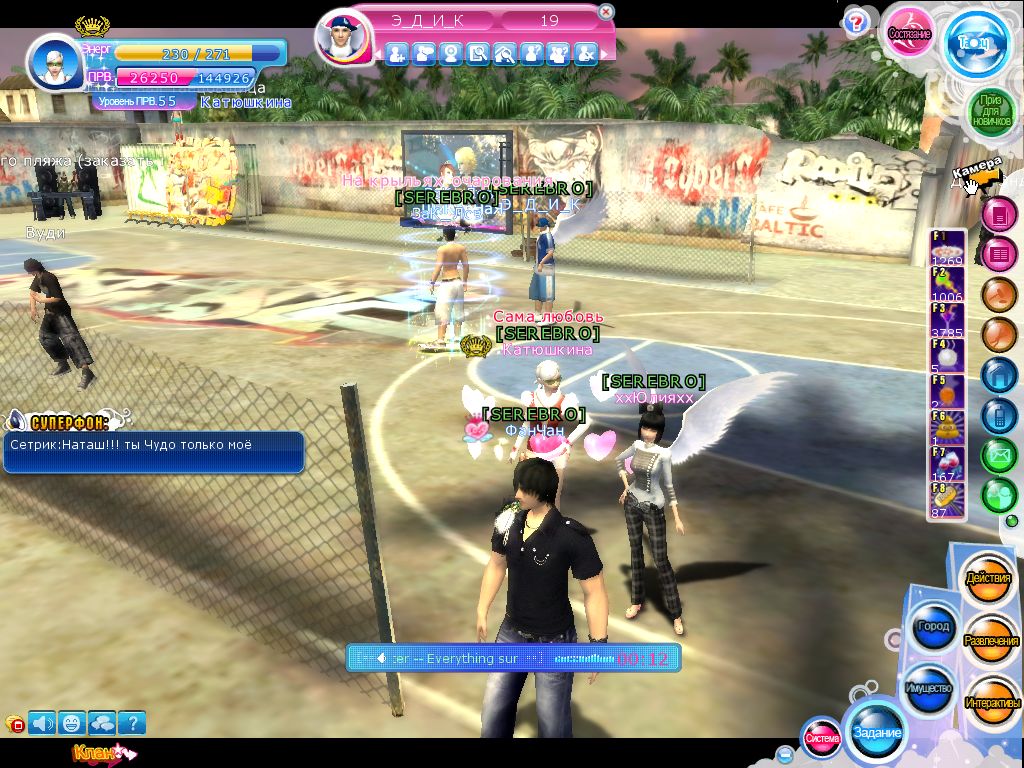
Task: Open the smiley emoticons button
Action: [x=72, y=722]
